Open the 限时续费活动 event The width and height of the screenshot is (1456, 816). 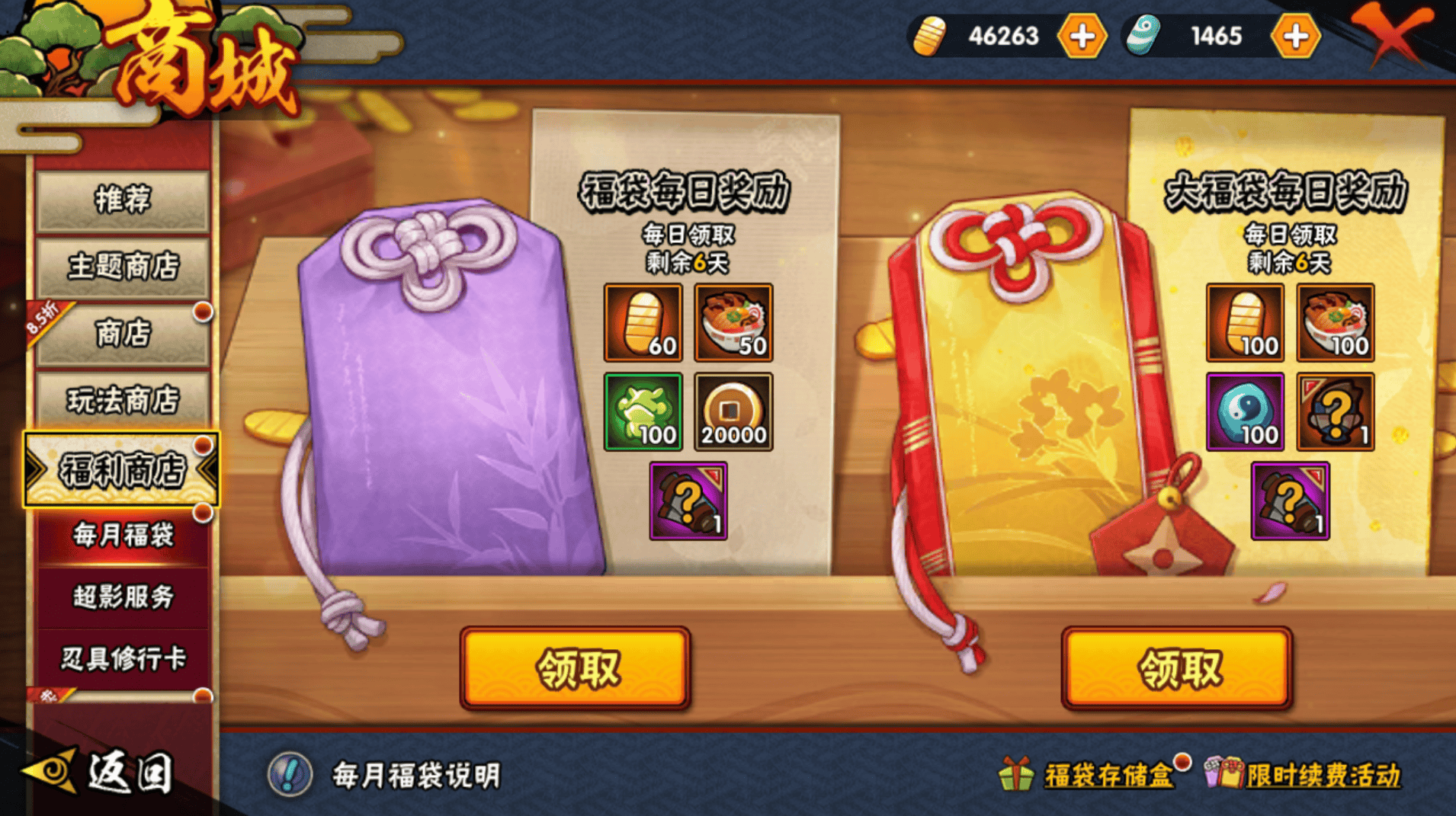point(1304,775)
